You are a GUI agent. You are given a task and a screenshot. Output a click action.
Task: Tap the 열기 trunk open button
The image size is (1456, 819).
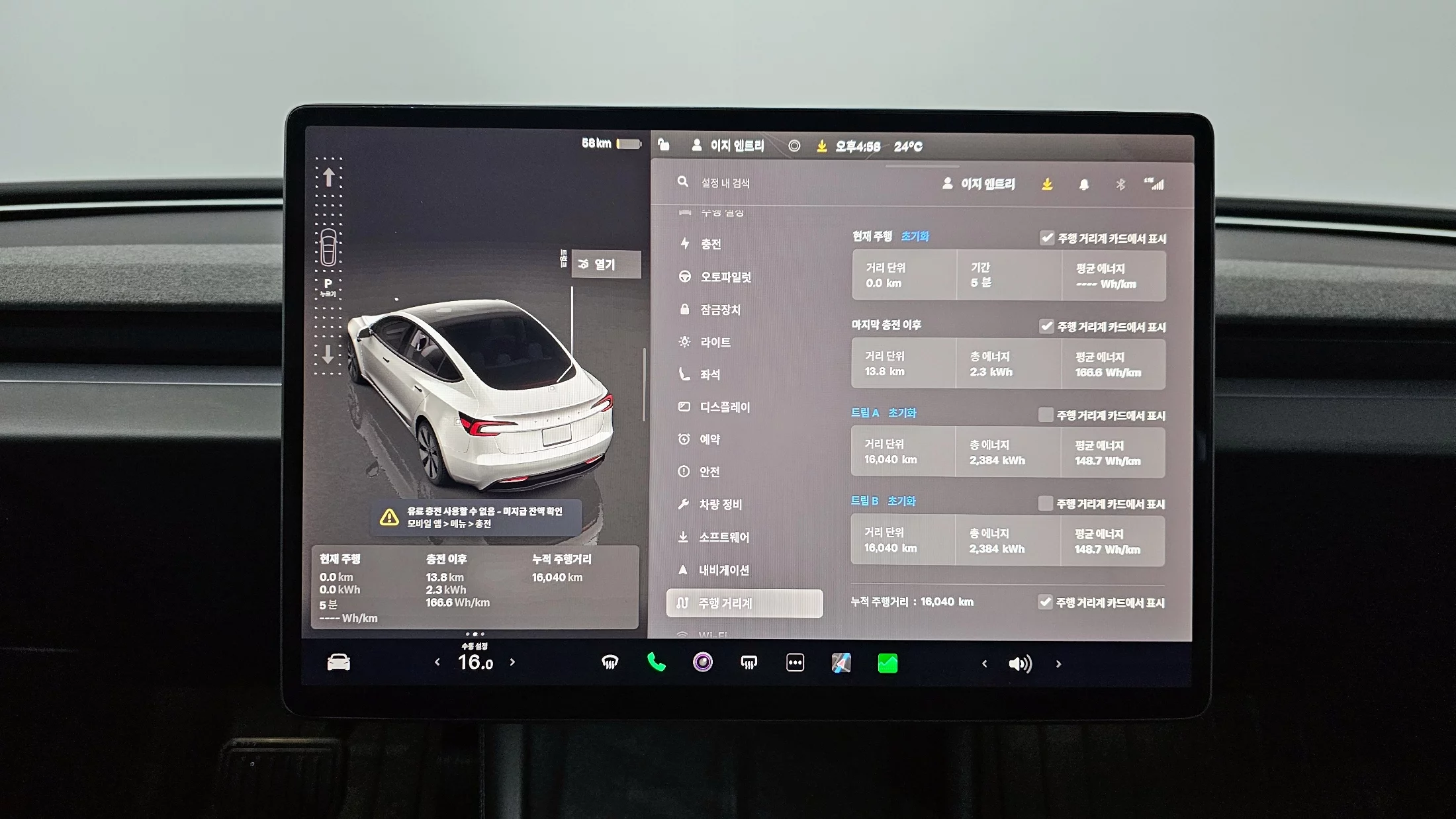click(x=605, y=265)
